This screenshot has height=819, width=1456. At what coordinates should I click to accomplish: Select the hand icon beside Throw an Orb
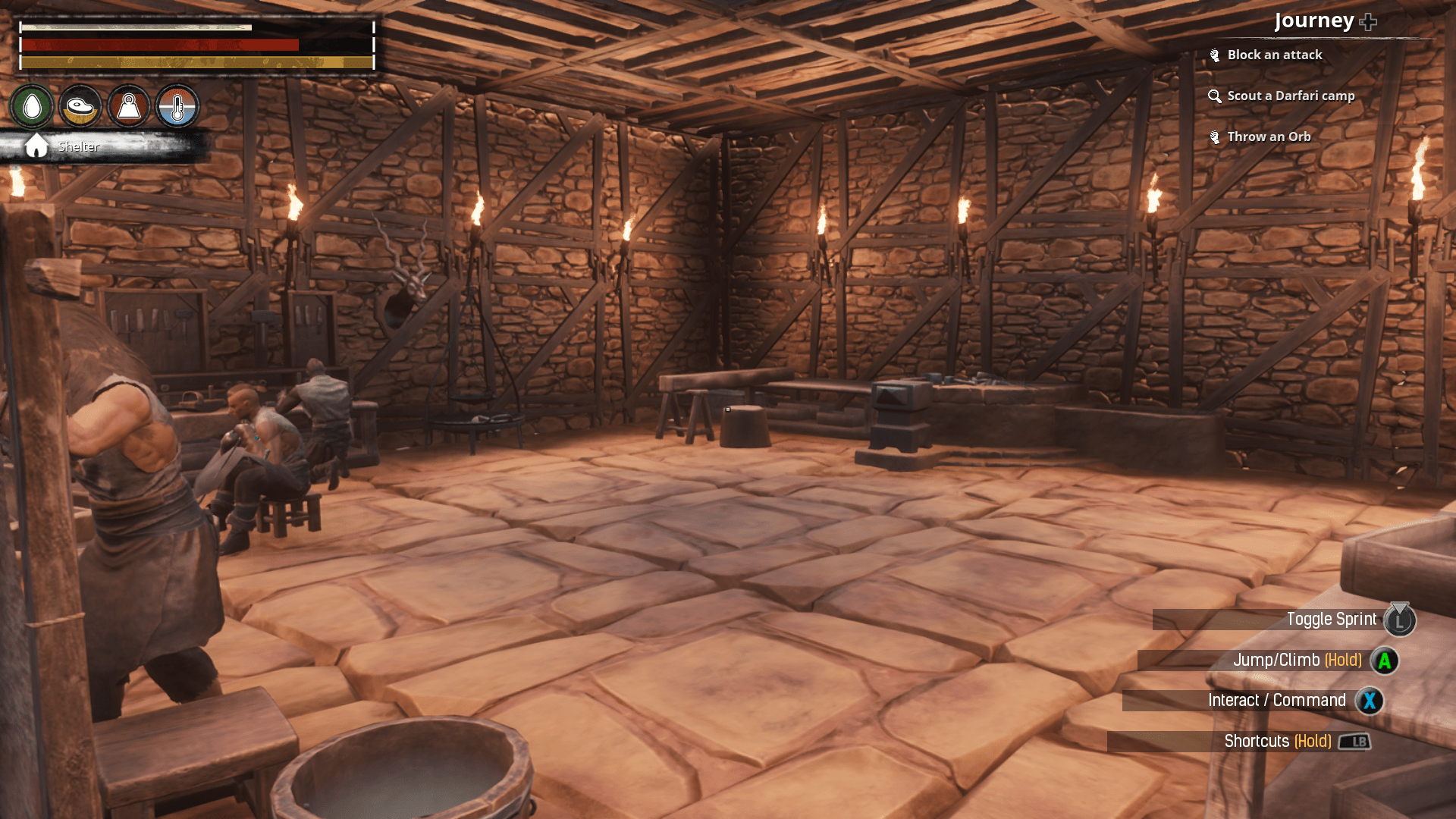[1214, 136]
